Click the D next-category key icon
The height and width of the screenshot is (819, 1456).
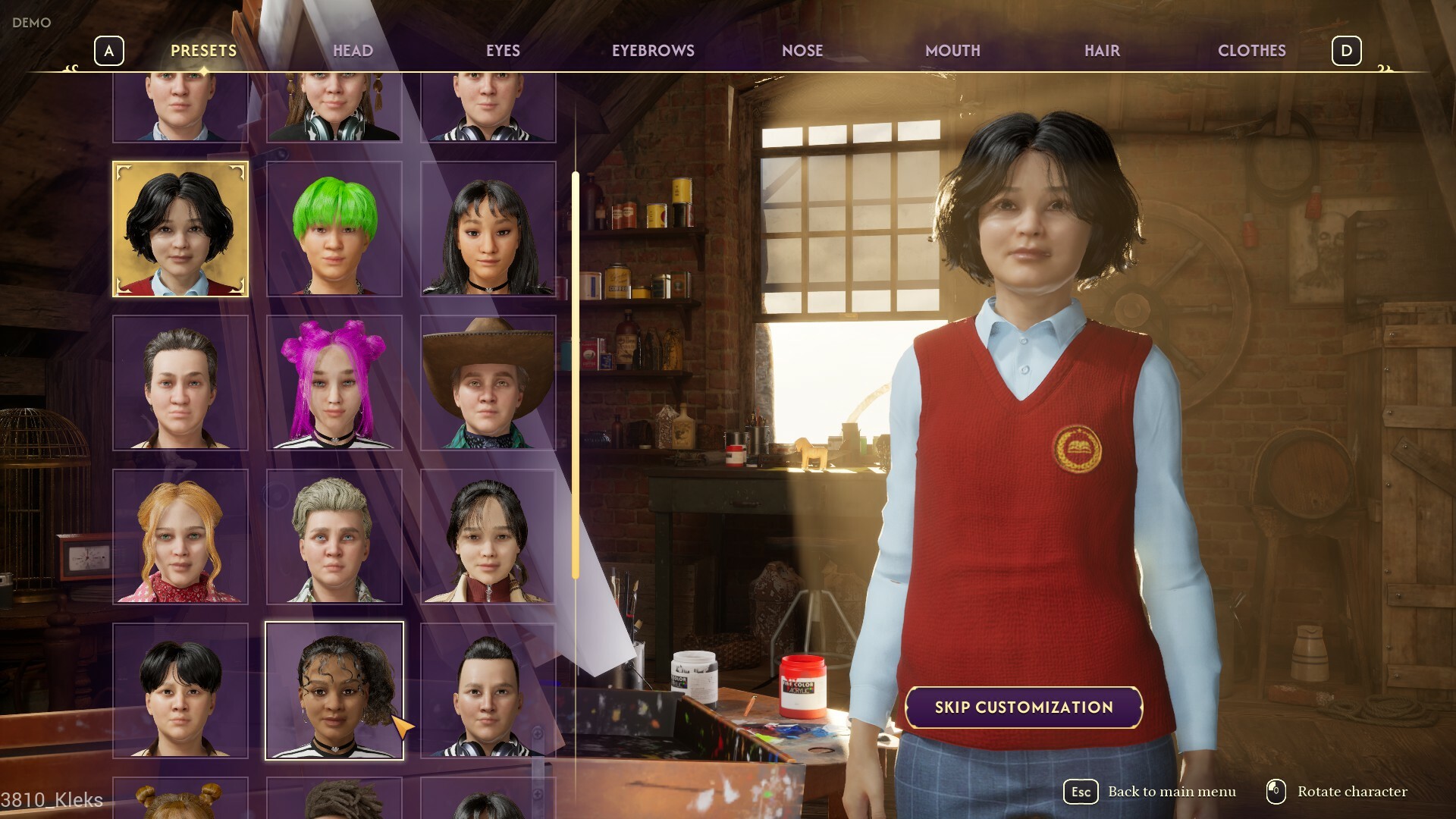(x=1345, y=51)
